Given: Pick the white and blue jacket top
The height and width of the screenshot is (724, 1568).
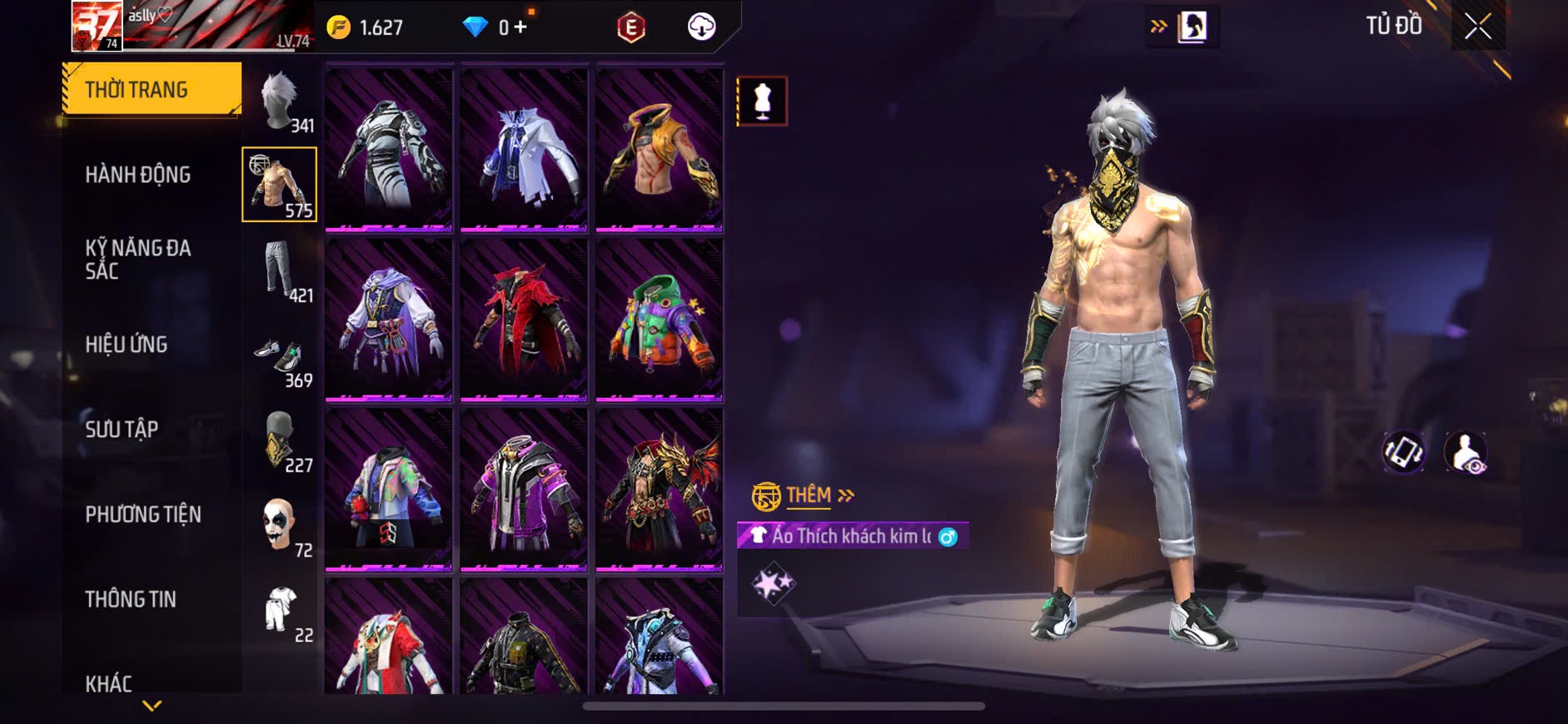Looking at the screenshot, I should 524,150.
